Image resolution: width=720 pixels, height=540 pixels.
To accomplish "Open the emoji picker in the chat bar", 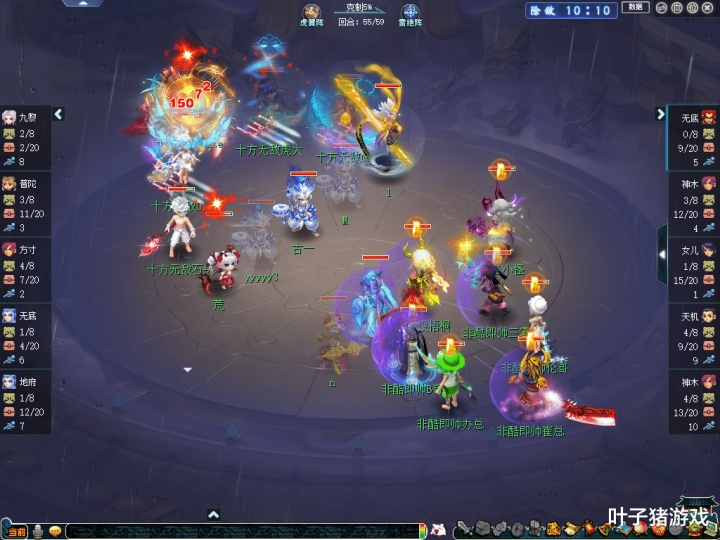I will pos(55,531).
